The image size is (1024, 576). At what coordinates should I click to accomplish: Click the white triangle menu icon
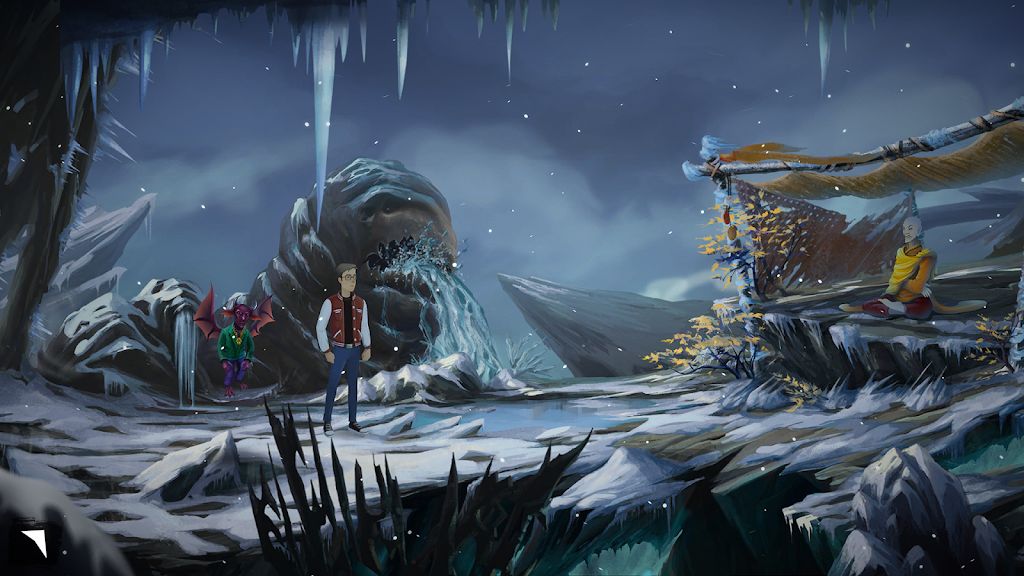pyautogui.click(x=33, y=544)
